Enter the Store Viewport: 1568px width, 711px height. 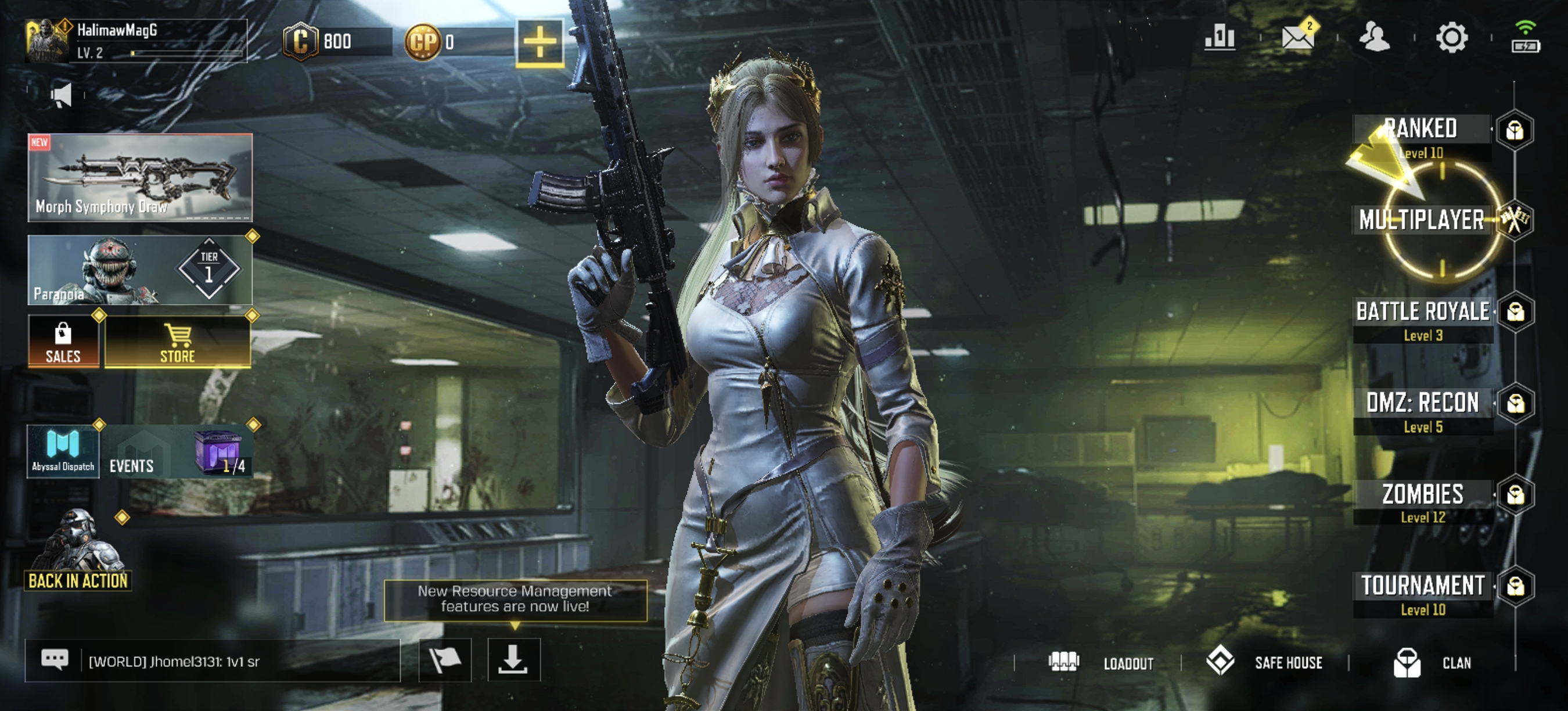178,342
